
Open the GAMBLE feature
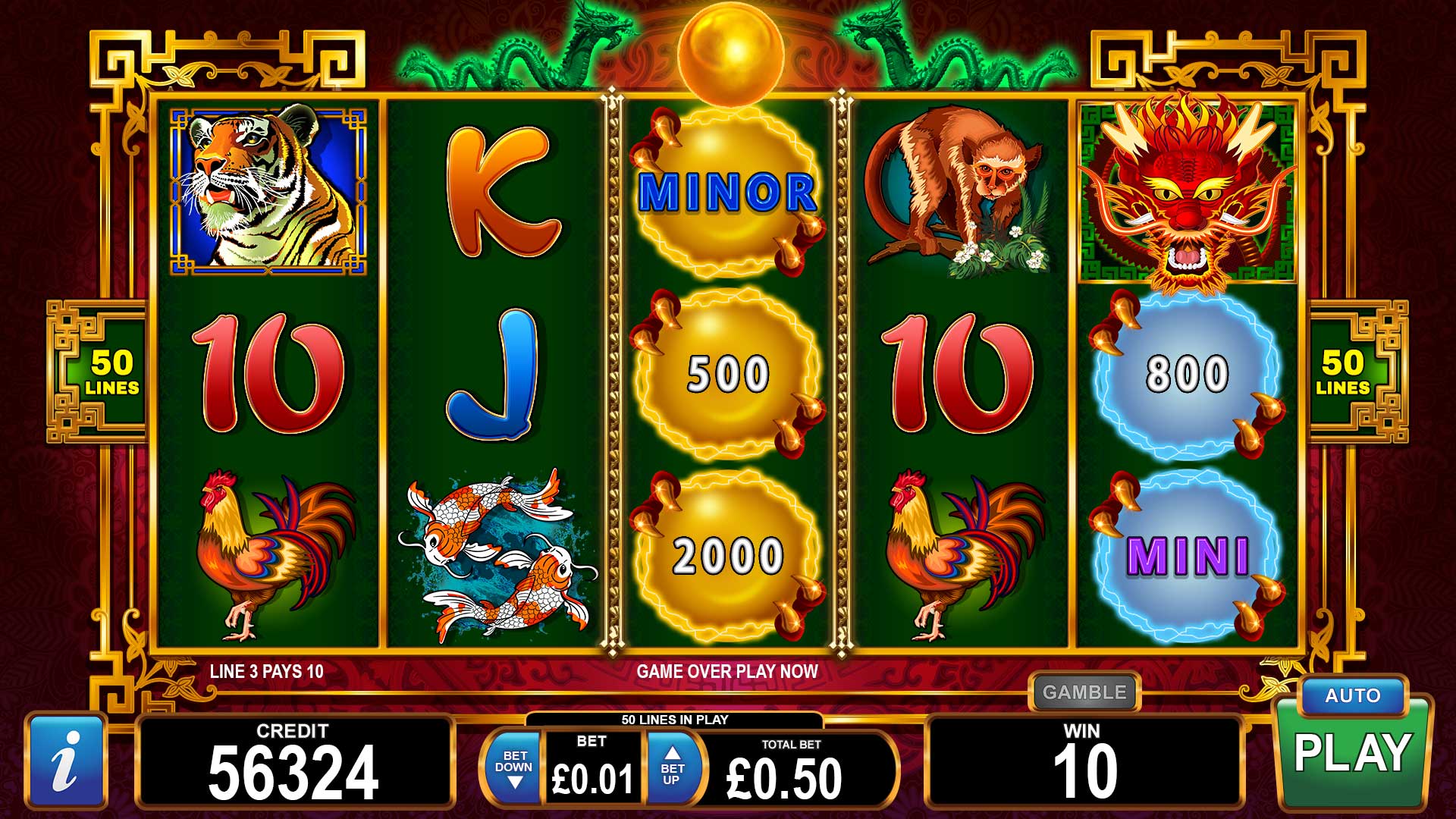tap(1084, 692)
